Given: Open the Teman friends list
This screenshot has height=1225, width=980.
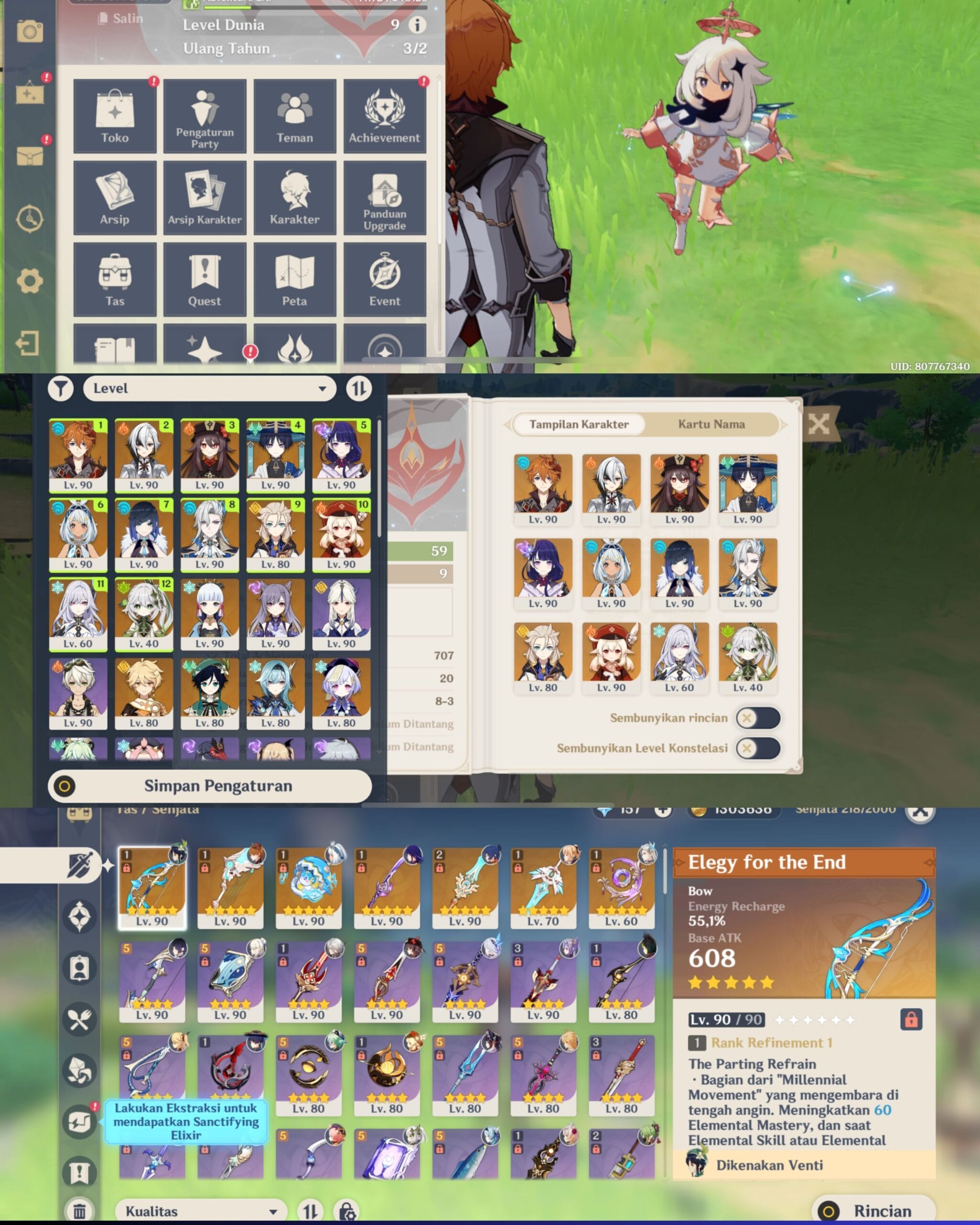Looking at the screenshot, I should click(294, 115).
